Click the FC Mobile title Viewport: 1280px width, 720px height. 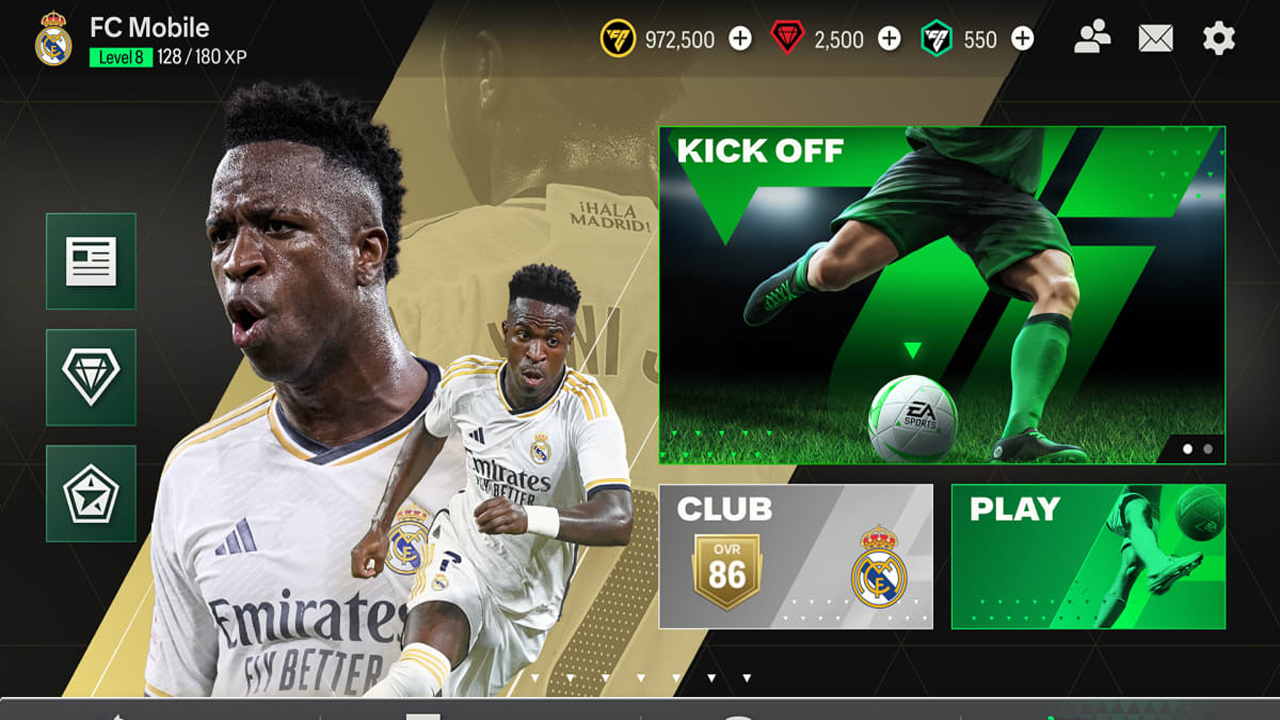pos(148,28)
